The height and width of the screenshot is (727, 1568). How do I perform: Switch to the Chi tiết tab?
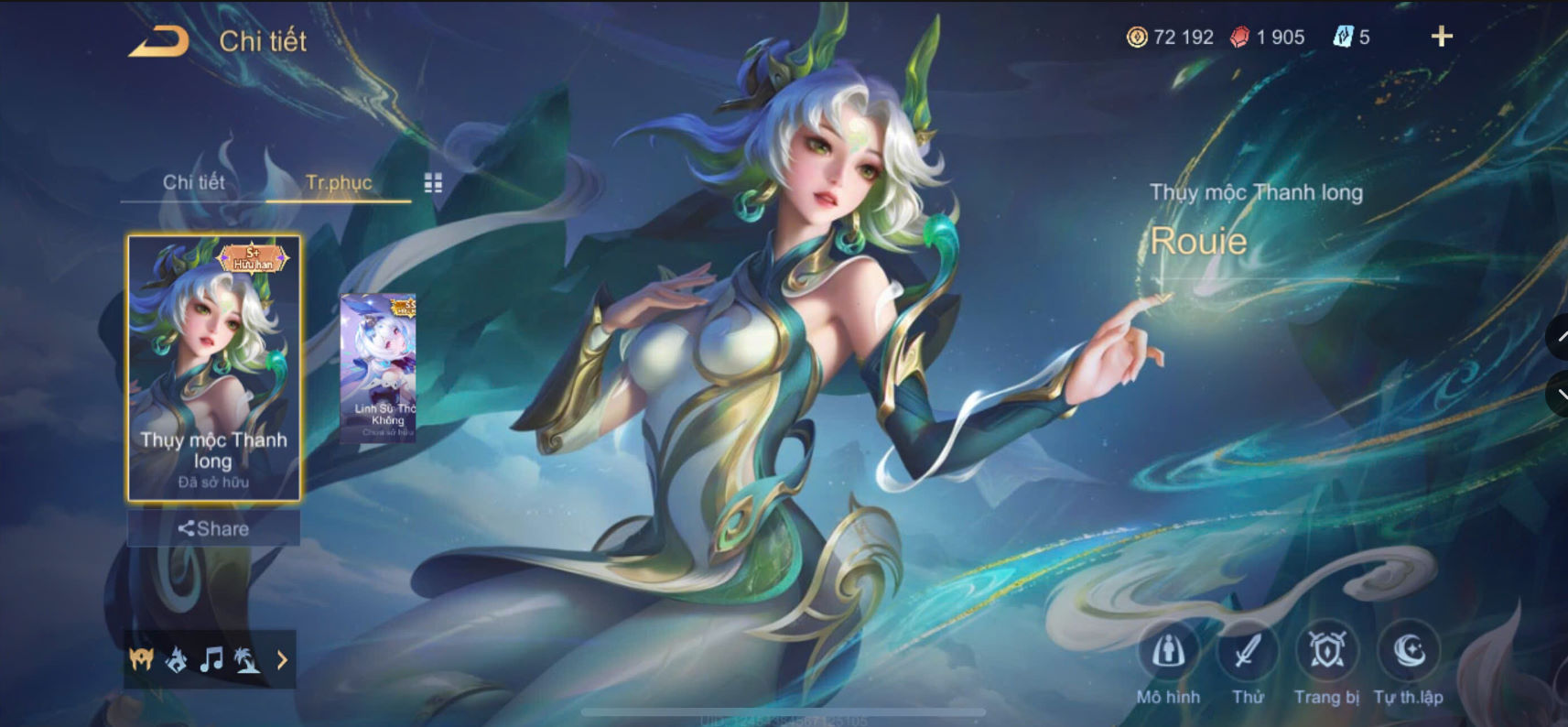click(x=193, y=182)
